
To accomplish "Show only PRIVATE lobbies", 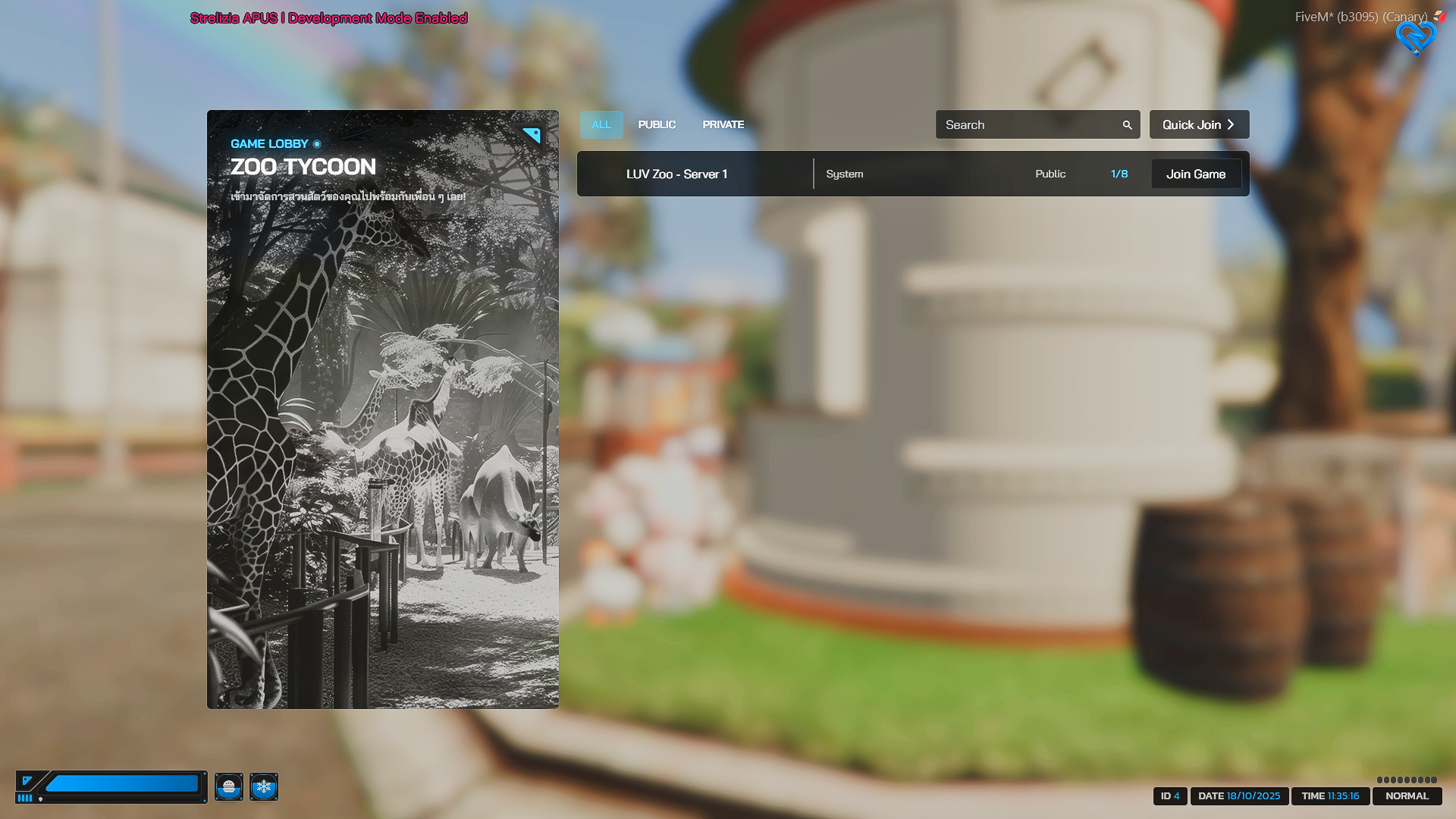I will pyautogui.click(x=723, y=124).
